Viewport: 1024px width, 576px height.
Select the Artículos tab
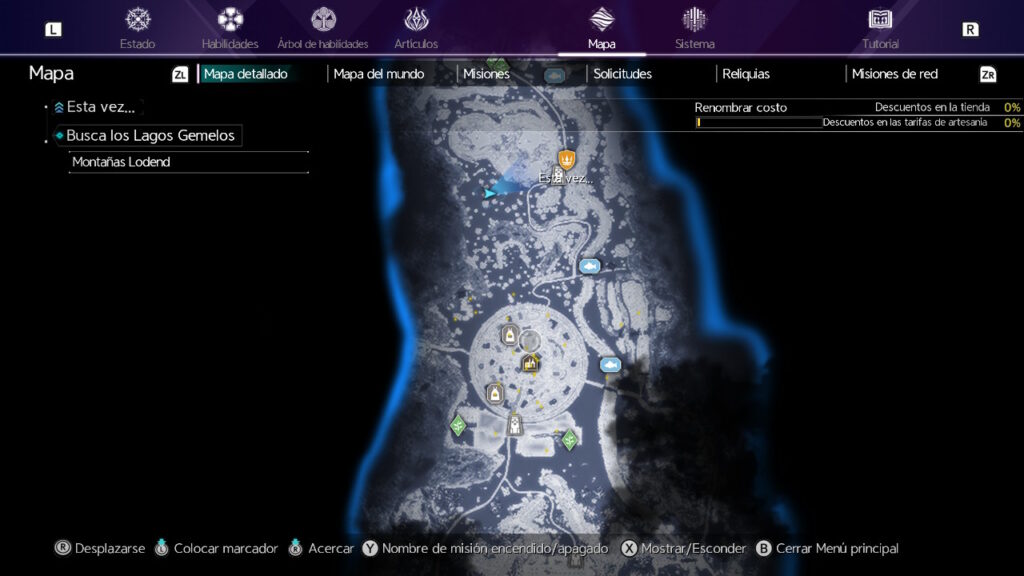(416, 28)
